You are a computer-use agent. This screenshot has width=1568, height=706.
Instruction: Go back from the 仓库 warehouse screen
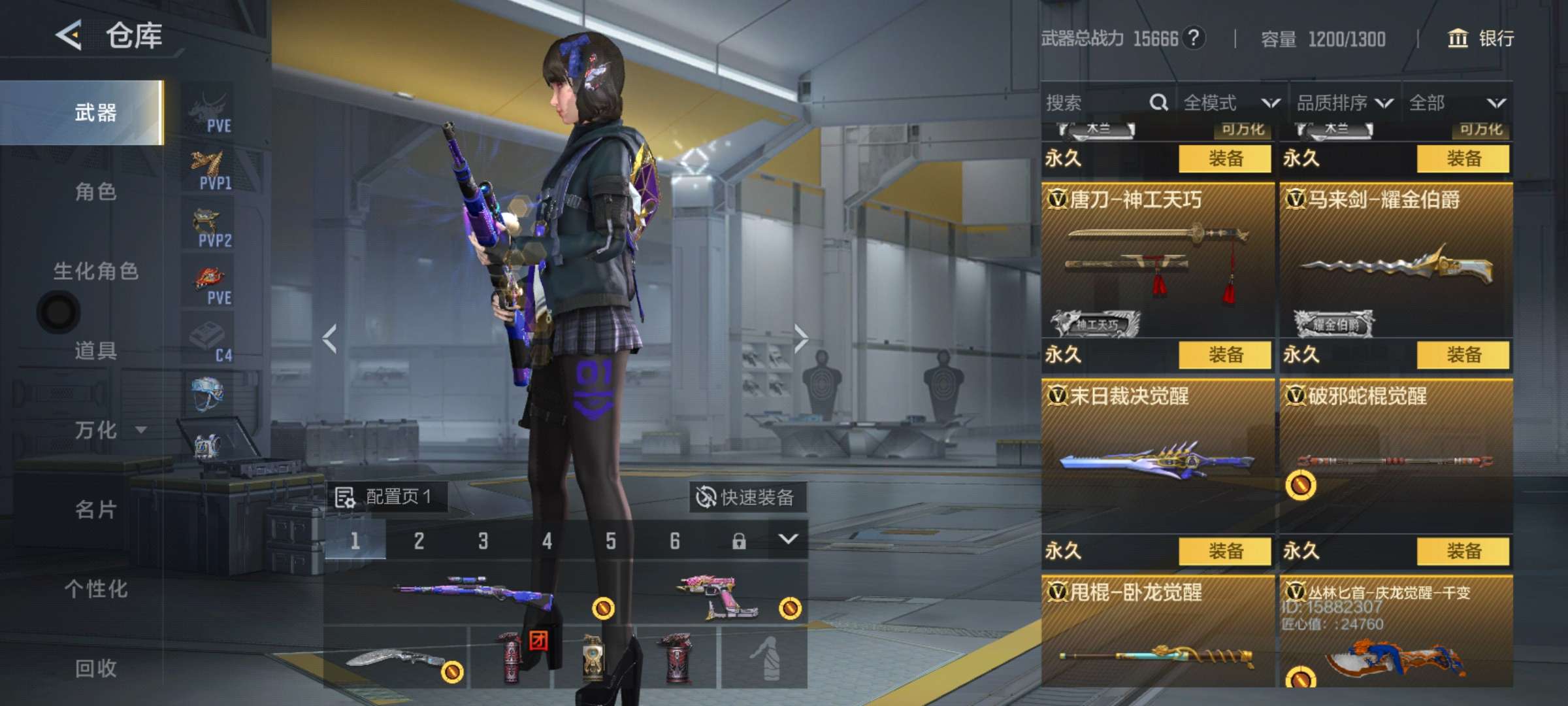coord(69,35)
